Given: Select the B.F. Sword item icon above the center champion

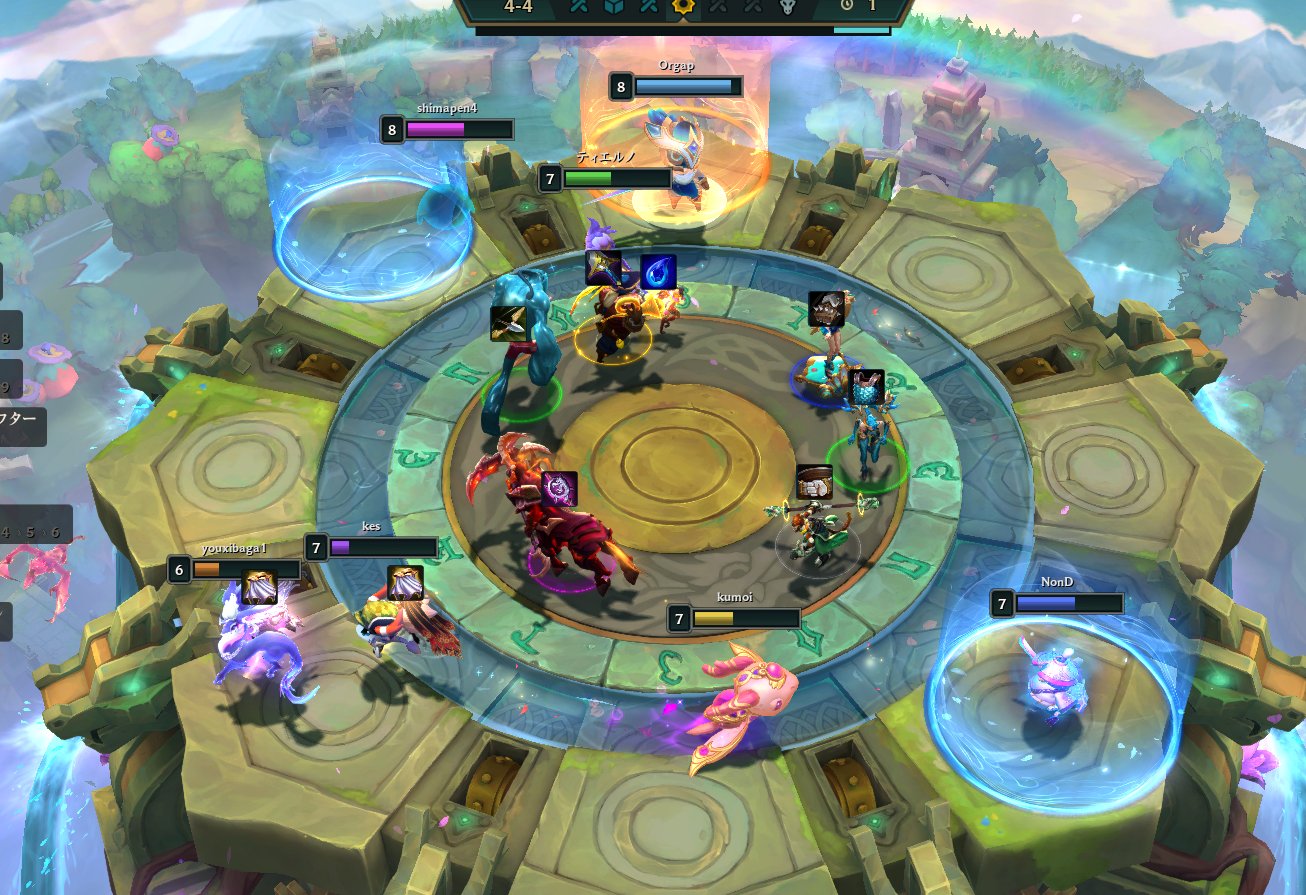Looking at the screenshot, I should (x=601, y=266).
